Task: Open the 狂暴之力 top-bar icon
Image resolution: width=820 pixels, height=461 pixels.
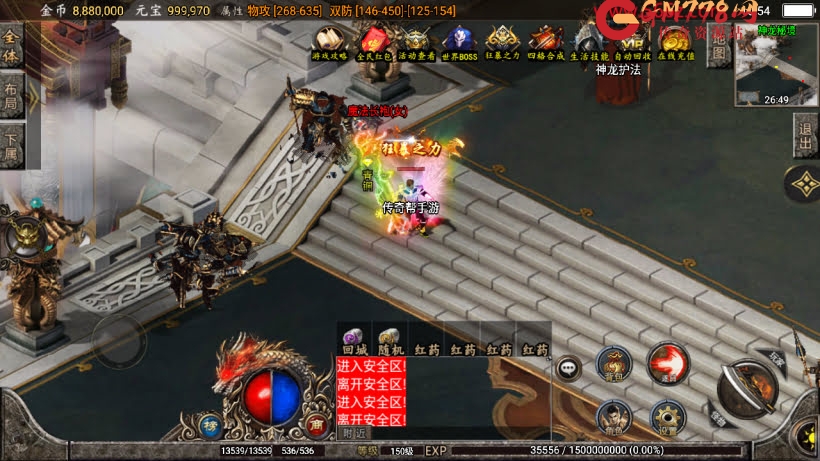Action: (x=502, y=42)
